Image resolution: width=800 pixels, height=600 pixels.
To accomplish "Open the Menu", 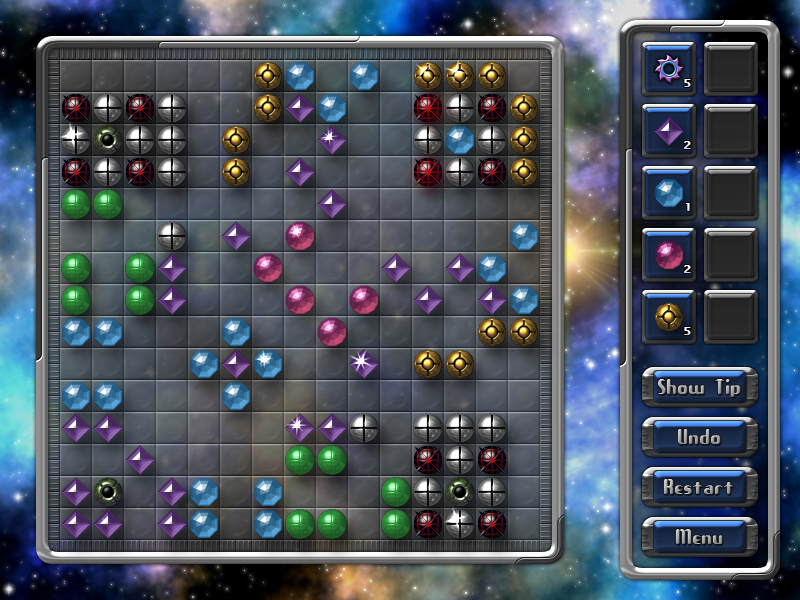I will tap(699, 537).
